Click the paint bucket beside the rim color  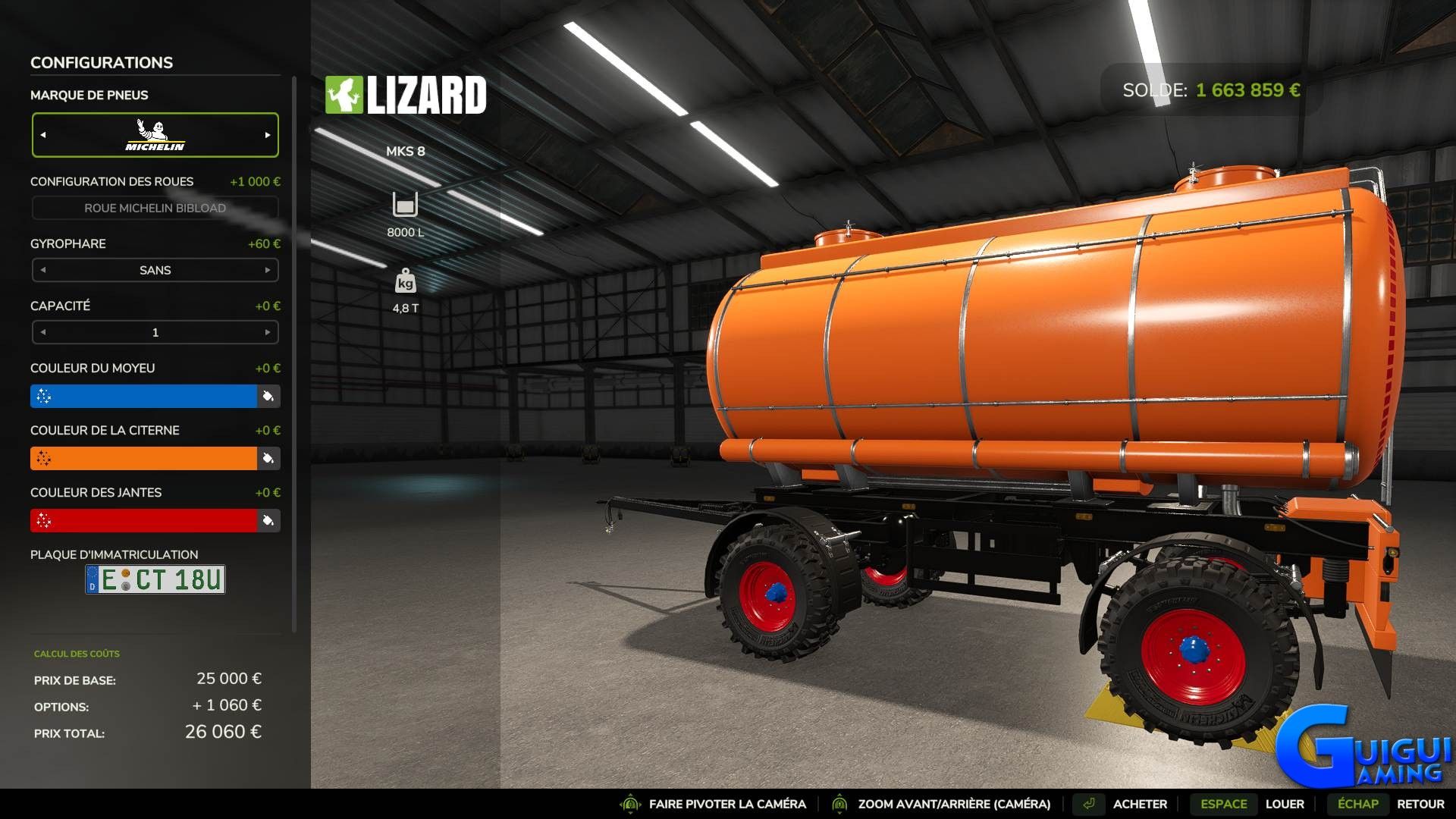tap(268, 520)
